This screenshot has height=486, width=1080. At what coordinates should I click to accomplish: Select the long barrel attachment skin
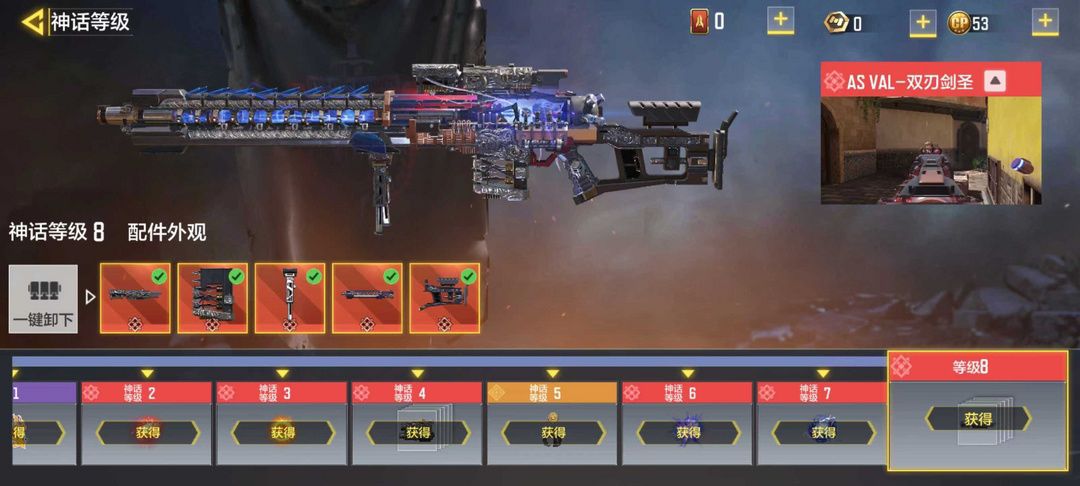(x=136, y=298)
